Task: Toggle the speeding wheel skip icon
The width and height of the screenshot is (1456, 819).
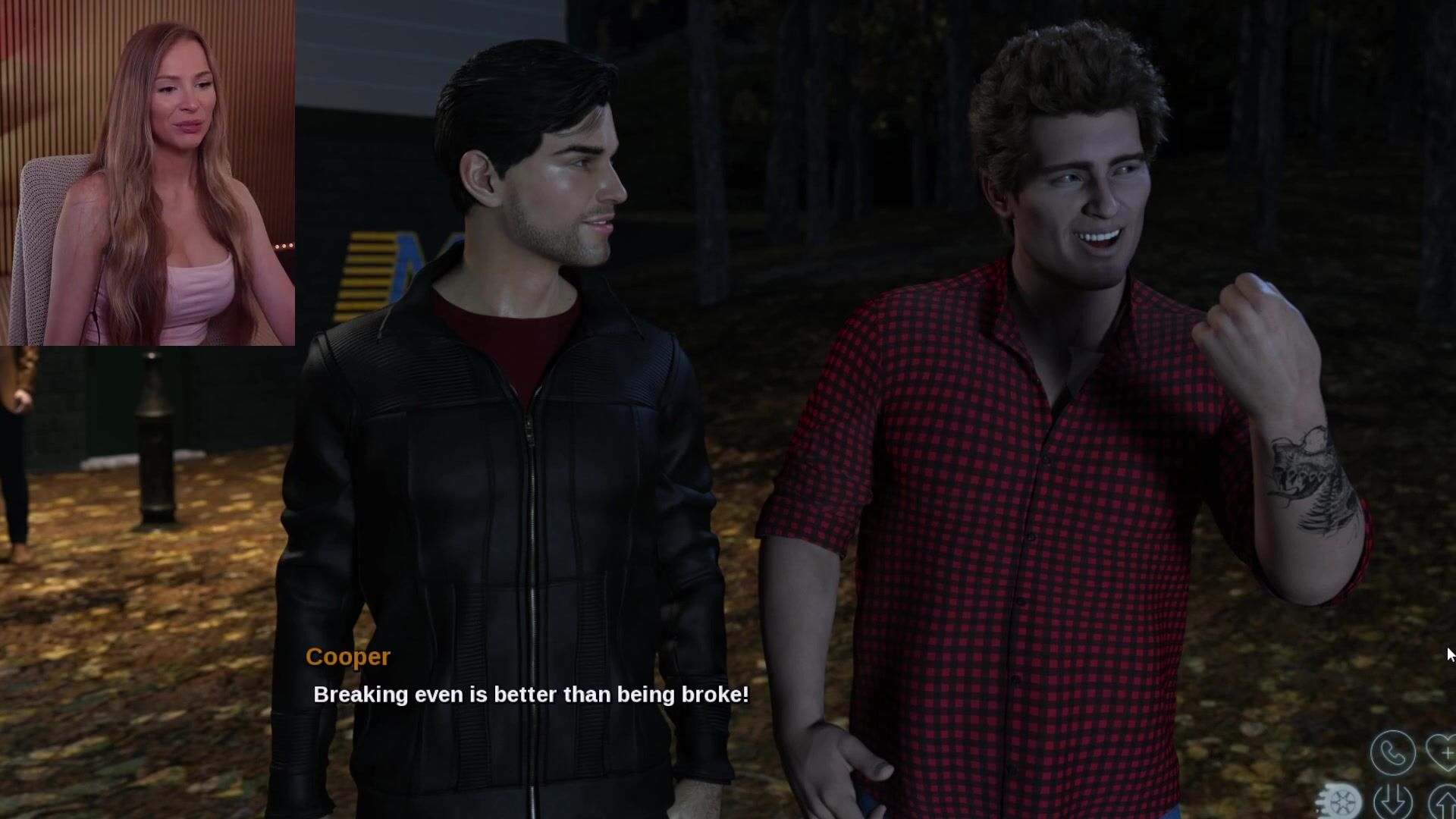Action: [x=1341, y=801]
